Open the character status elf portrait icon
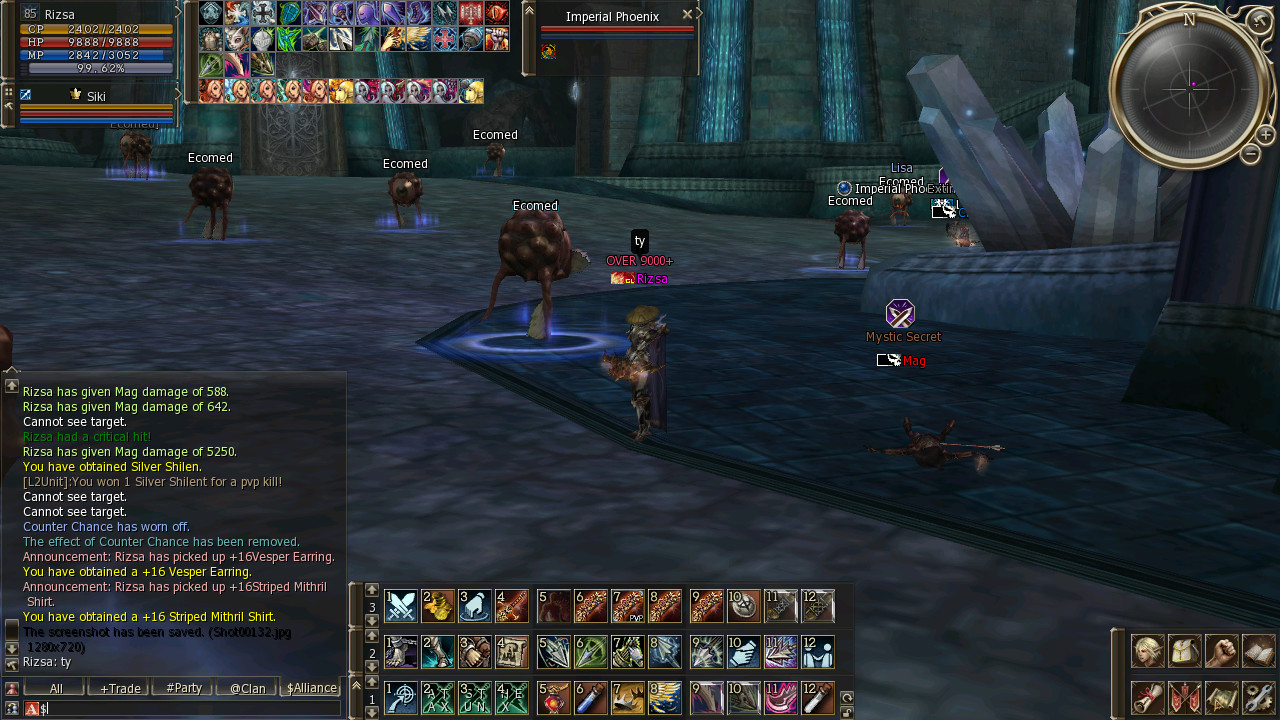This screenshot has height=720, width=1280. coord(1147,651)
